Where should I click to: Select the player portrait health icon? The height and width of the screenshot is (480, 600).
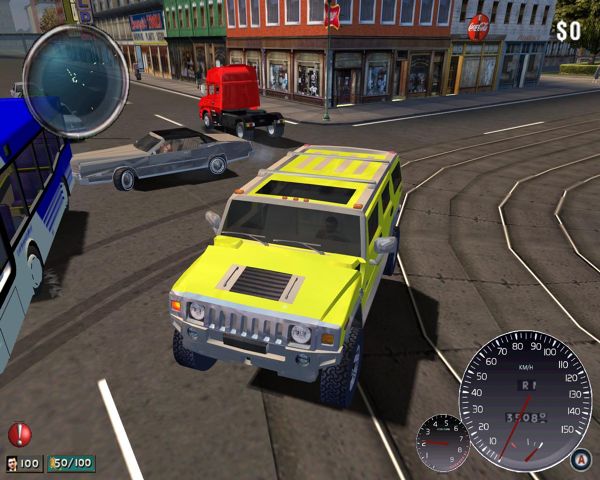(12, 464)
